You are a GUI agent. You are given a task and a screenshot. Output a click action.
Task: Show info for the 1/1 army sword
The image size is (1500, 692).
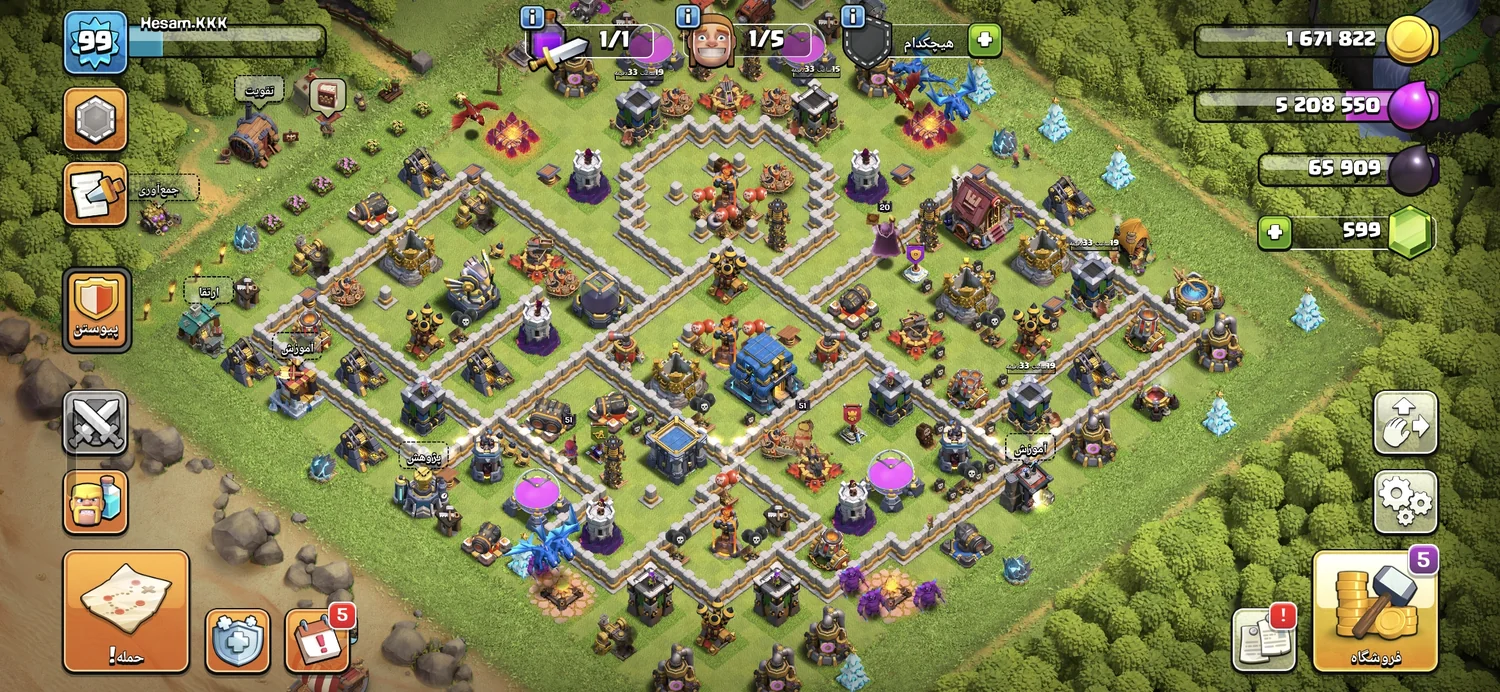[533, 18]
